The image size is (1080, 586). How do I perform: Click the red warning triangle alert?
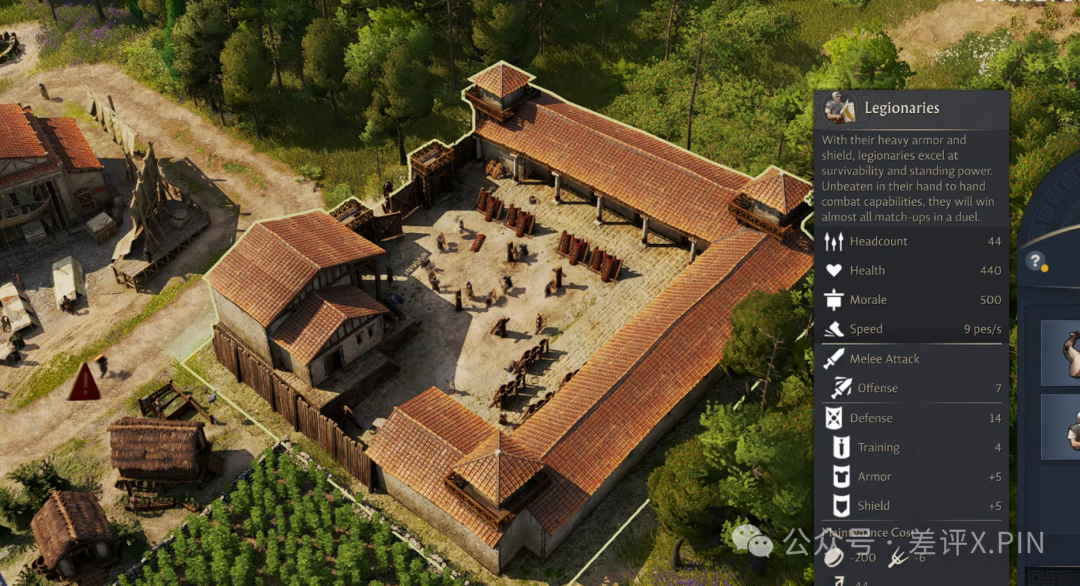click(x=84, y=382)
